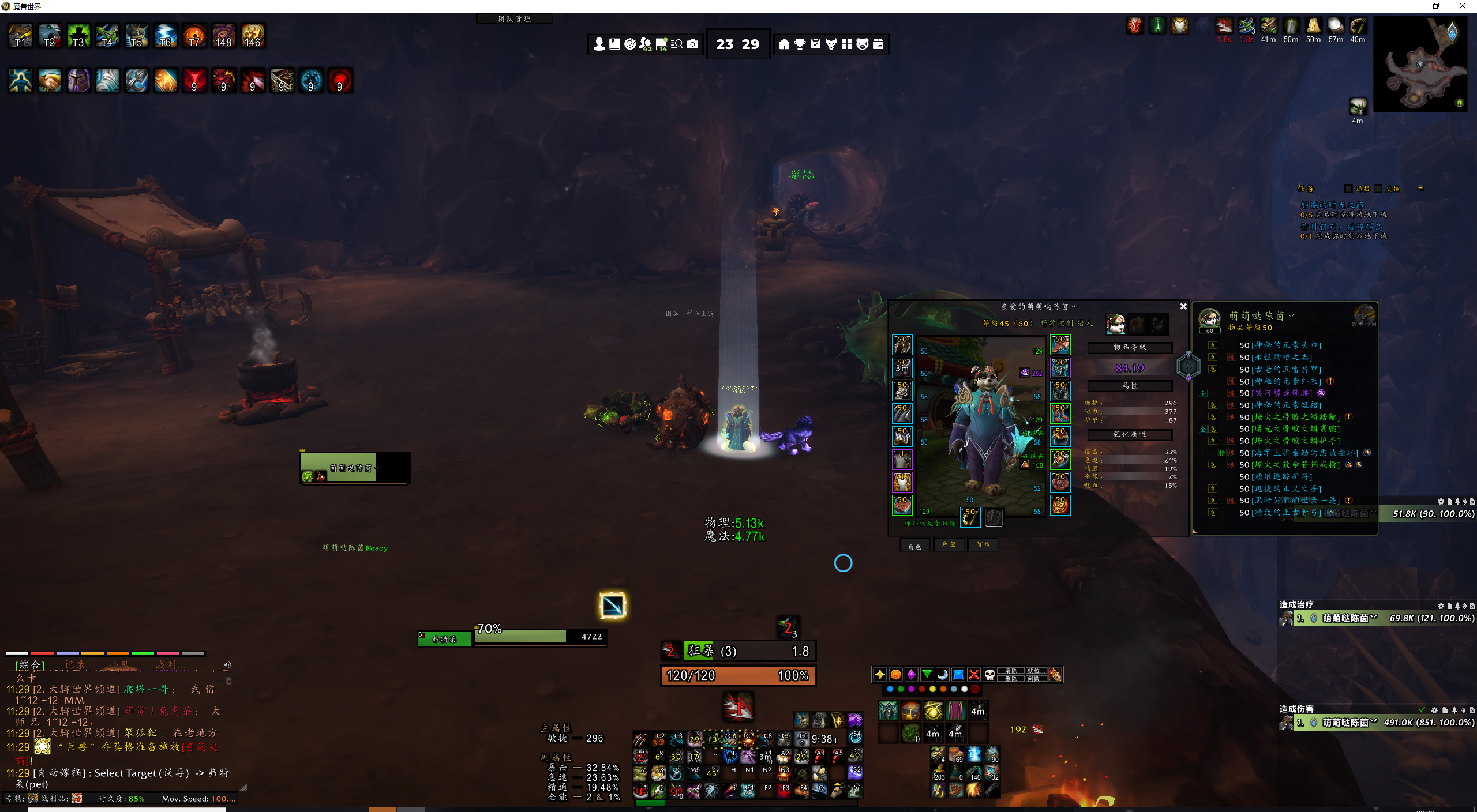Click the 冥河螺旋锁腰 belt entry
Screen dimensions: 1477x812
(x=1281, y=393)
